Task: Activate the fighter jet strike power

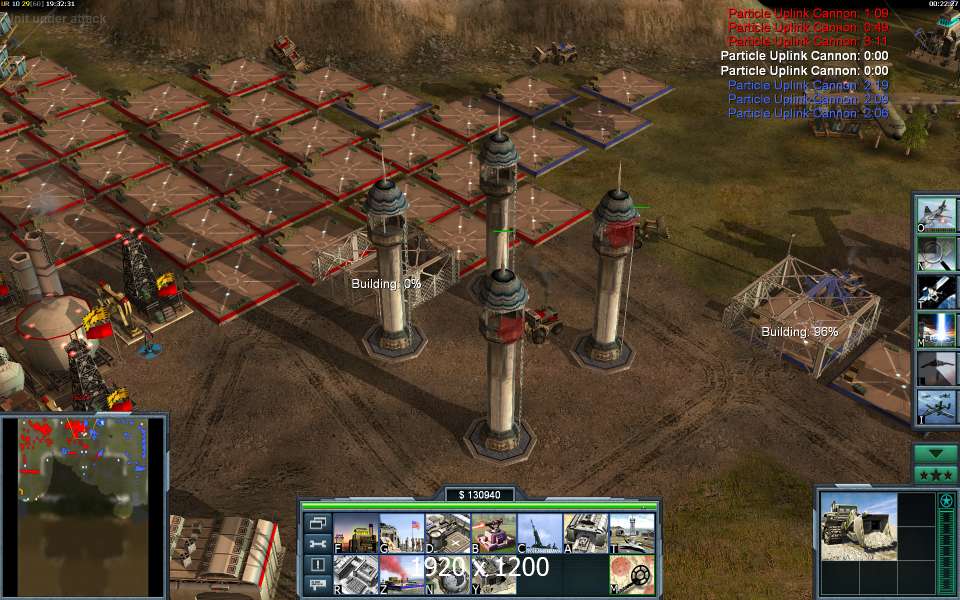Action: (936, 214)
